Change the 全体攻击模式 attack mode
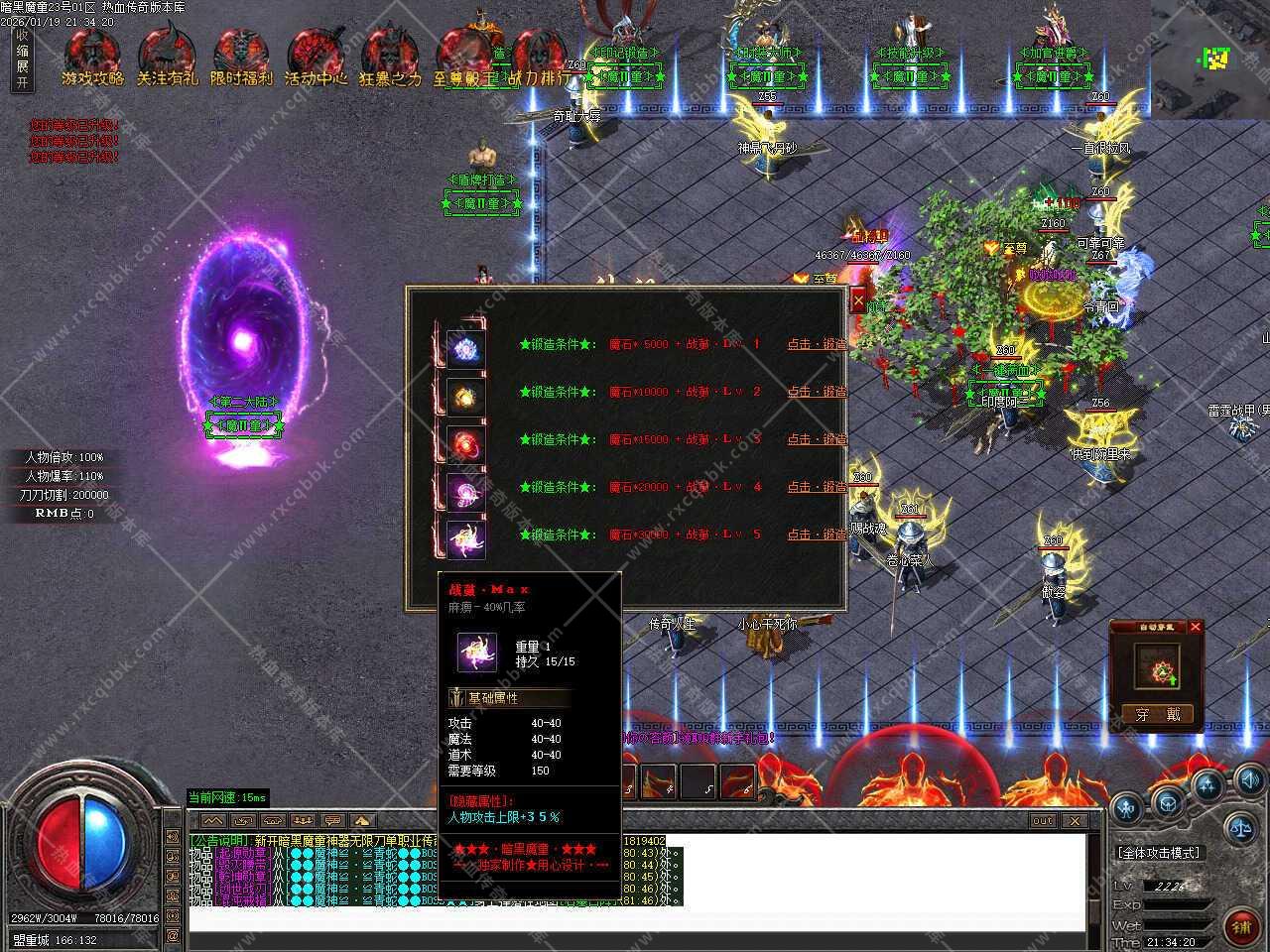 (1158, 853)
